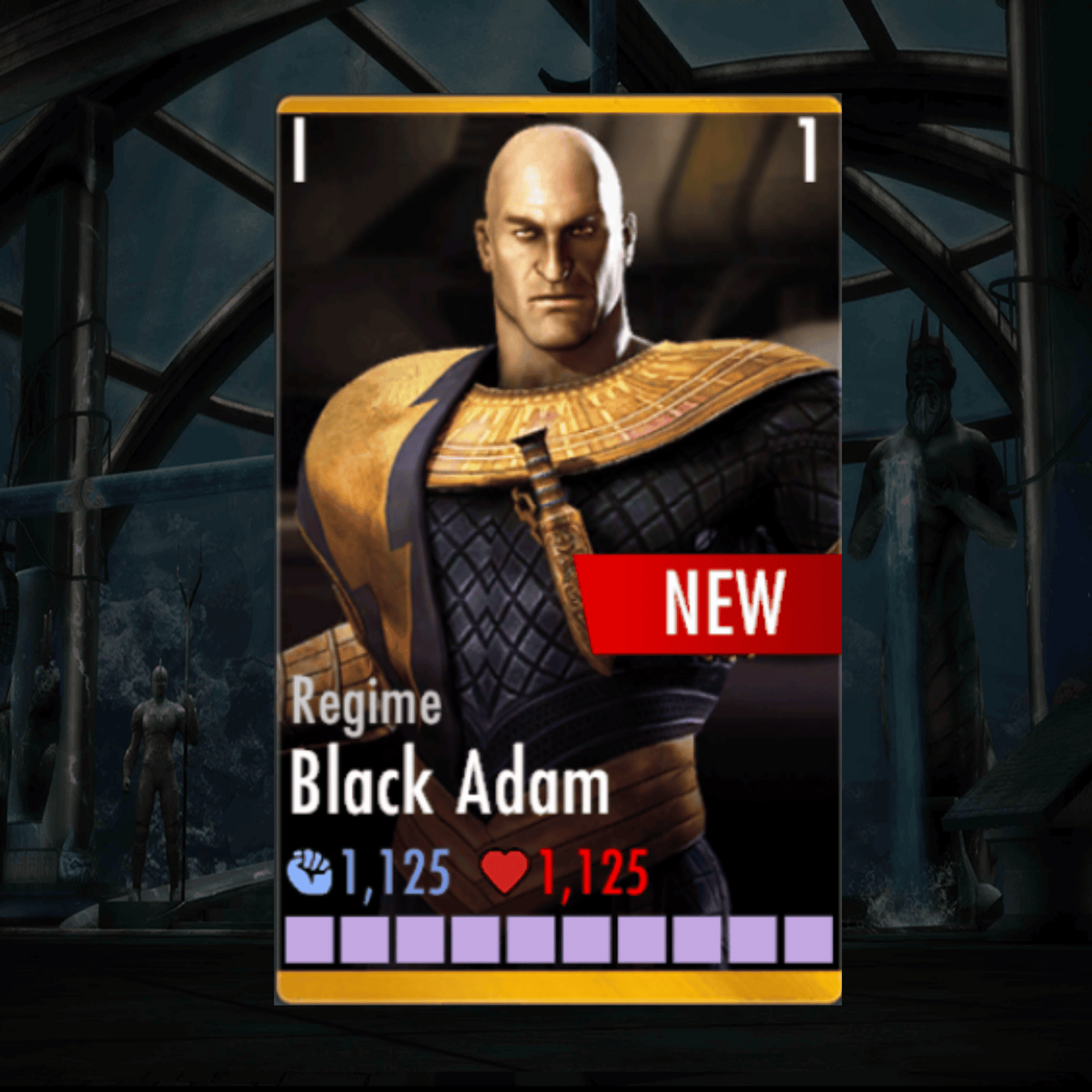Click the first purple promotion square

pyautogui.click(x=309, y=937)
